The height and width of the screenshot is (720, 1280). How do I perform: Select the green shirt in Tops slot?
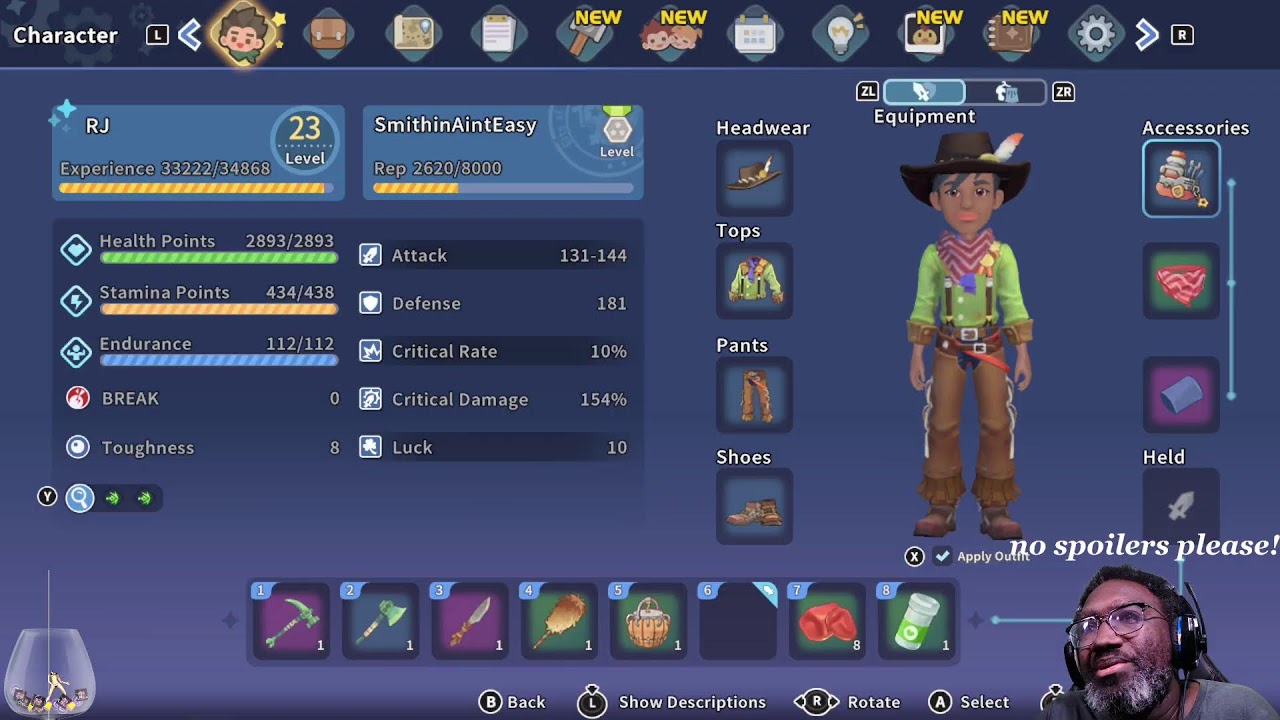754,281
